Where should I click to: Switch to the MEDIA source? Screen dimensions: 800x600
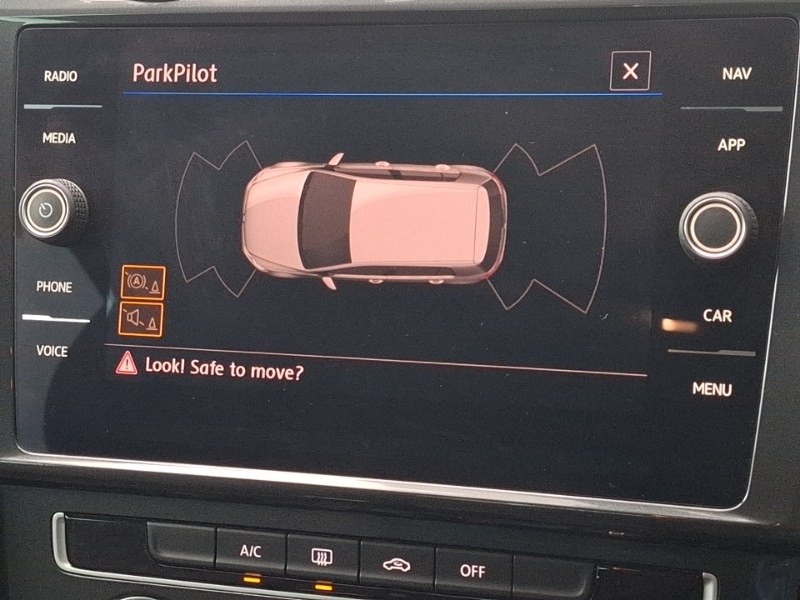pyautogui.click(x=59, y=138)
